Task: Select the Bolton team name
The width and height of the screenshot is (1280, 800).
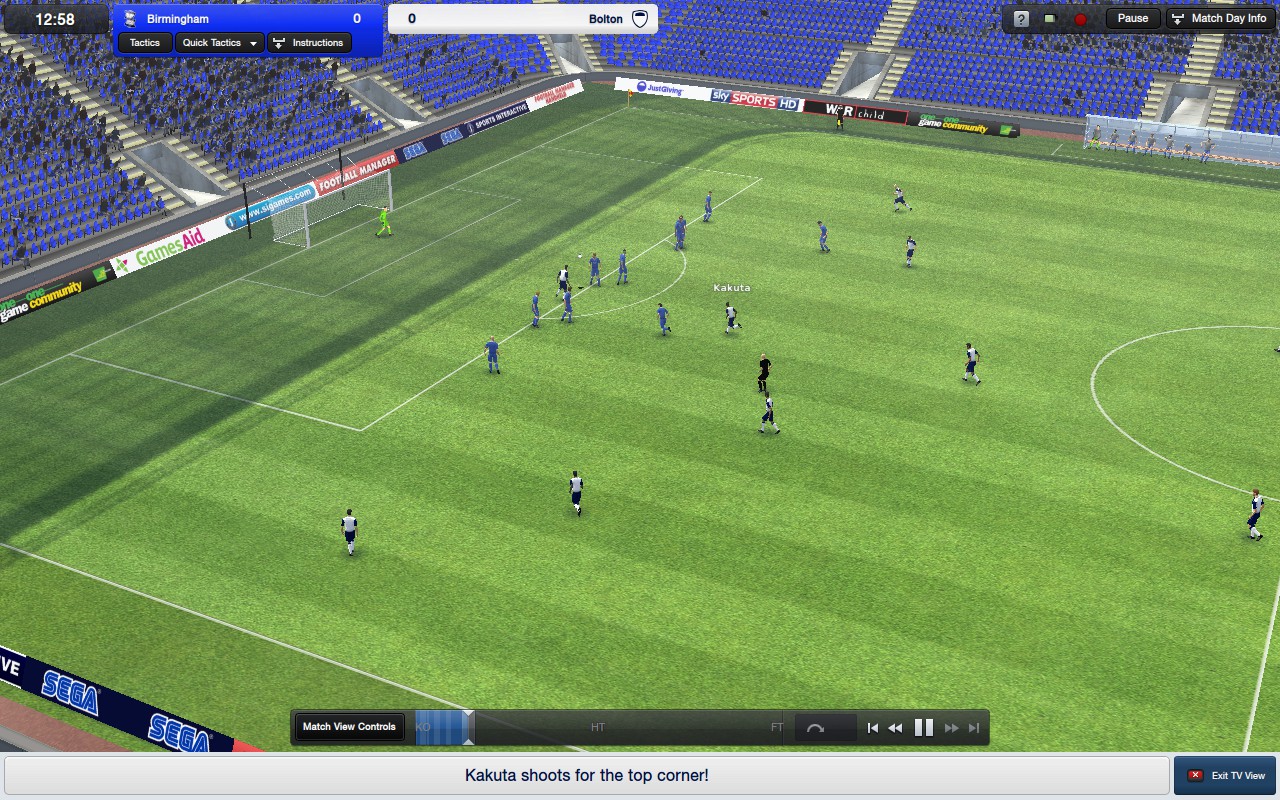Action: [x=605, y=19]
